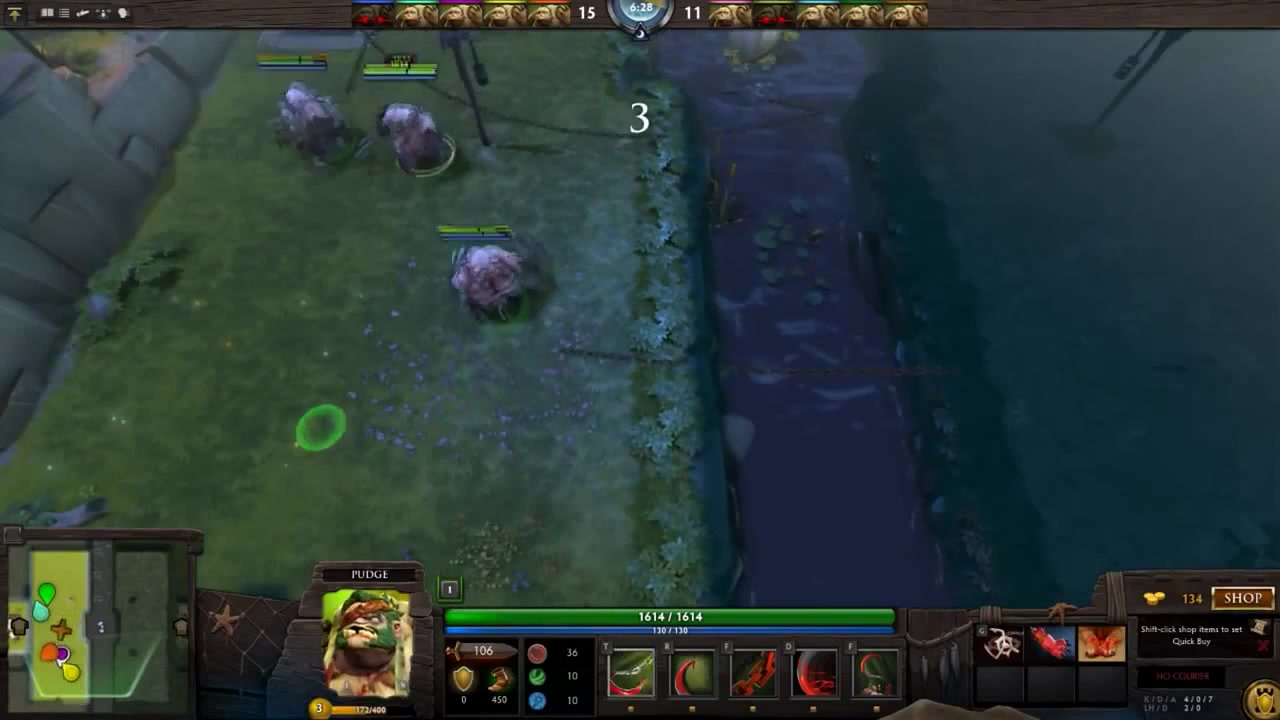Dismiss the Quick Buy hint with the red X
The height and width of the screenshot is (720, 1280).
pos(1263,645)
